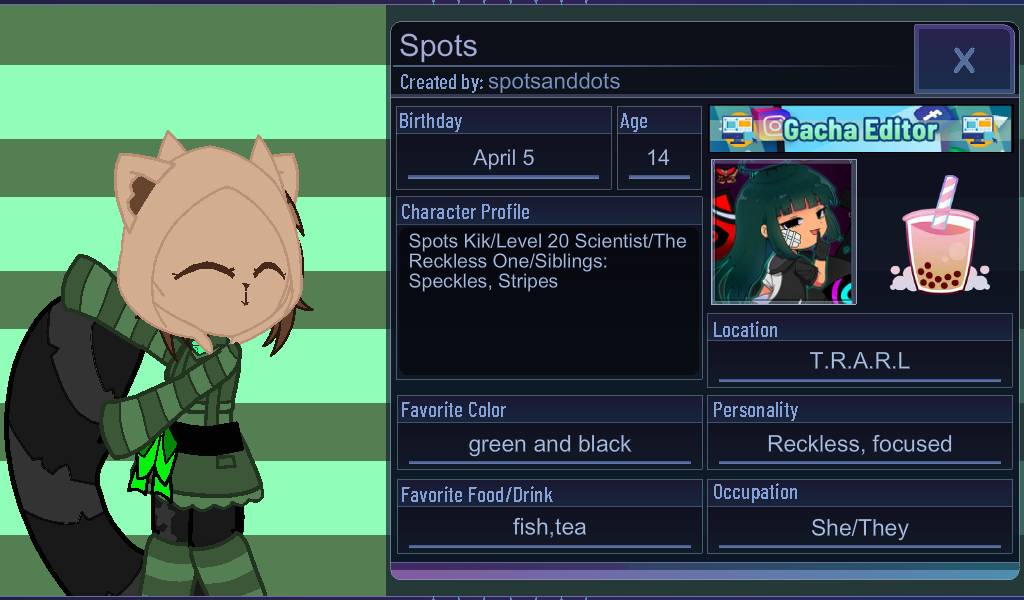Edit the Age field showing 14
Screen dimensions: 1024x600
pyautogui.click(x=658, y=158)
